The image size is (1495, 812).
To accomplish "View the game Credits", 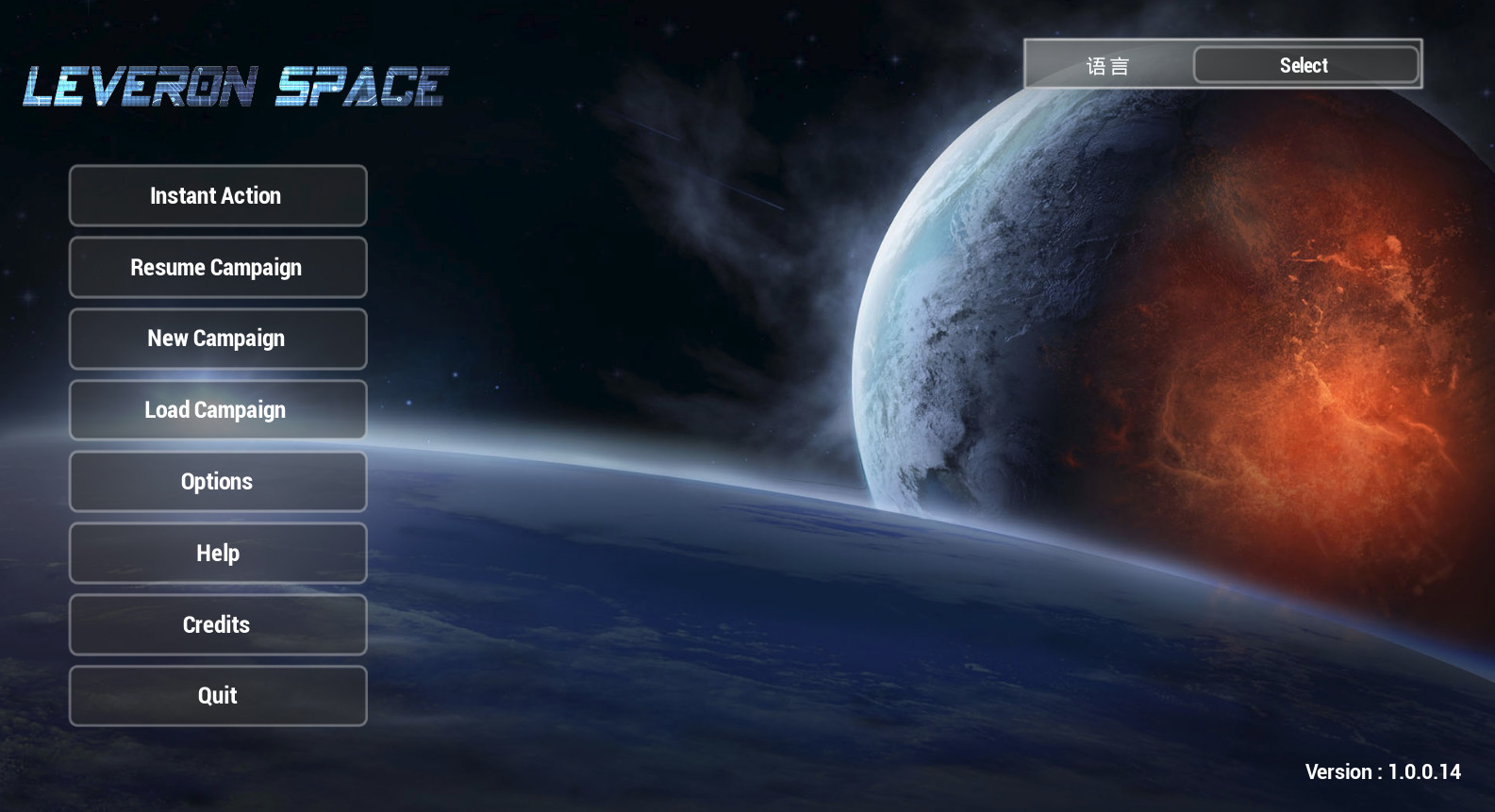I will [217, 624].
